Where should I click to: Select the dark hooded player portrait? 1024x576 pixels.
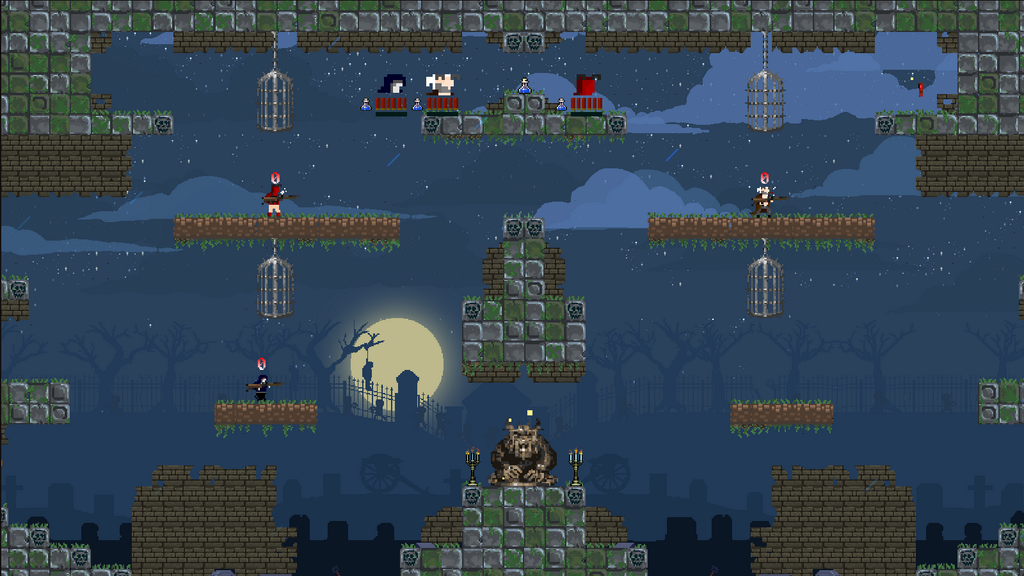point(392,85)
